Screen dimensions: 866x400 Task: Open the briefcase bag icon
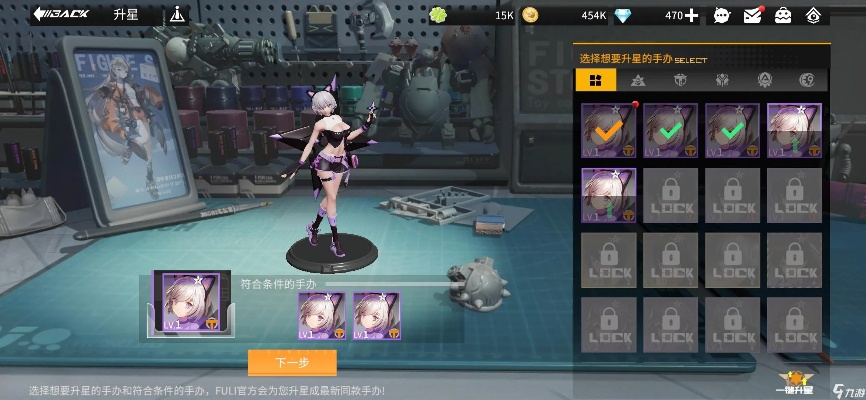click(783, 15)
